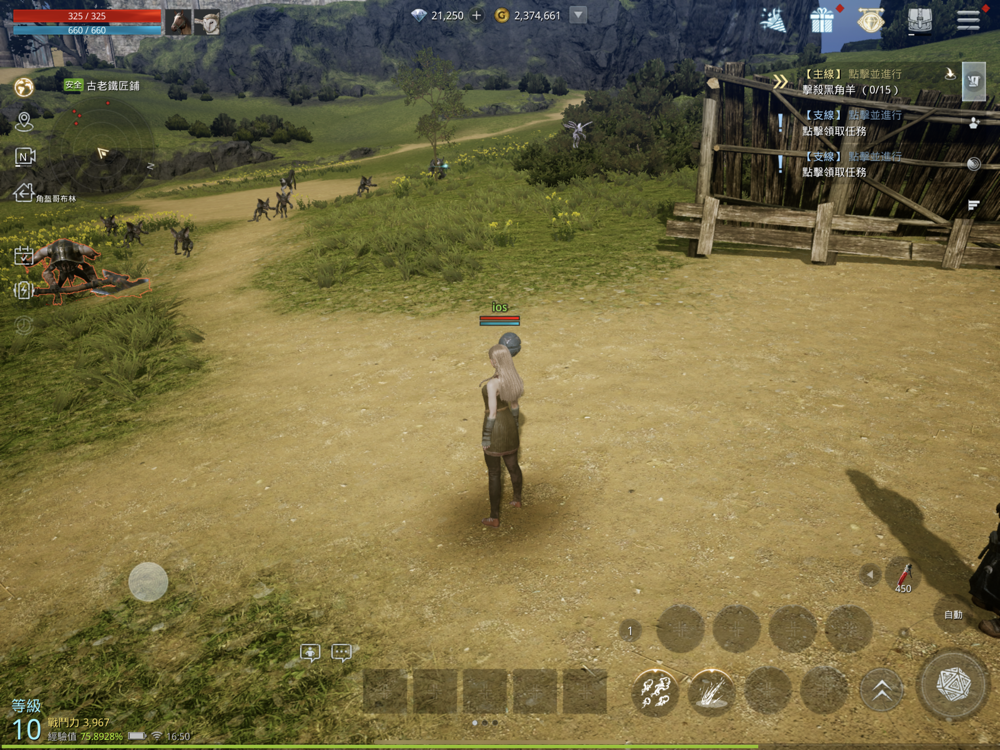Viewport: 1000px width, 750px height.
Task: Open the gift box rewards
Action: [x=822, y=19]
